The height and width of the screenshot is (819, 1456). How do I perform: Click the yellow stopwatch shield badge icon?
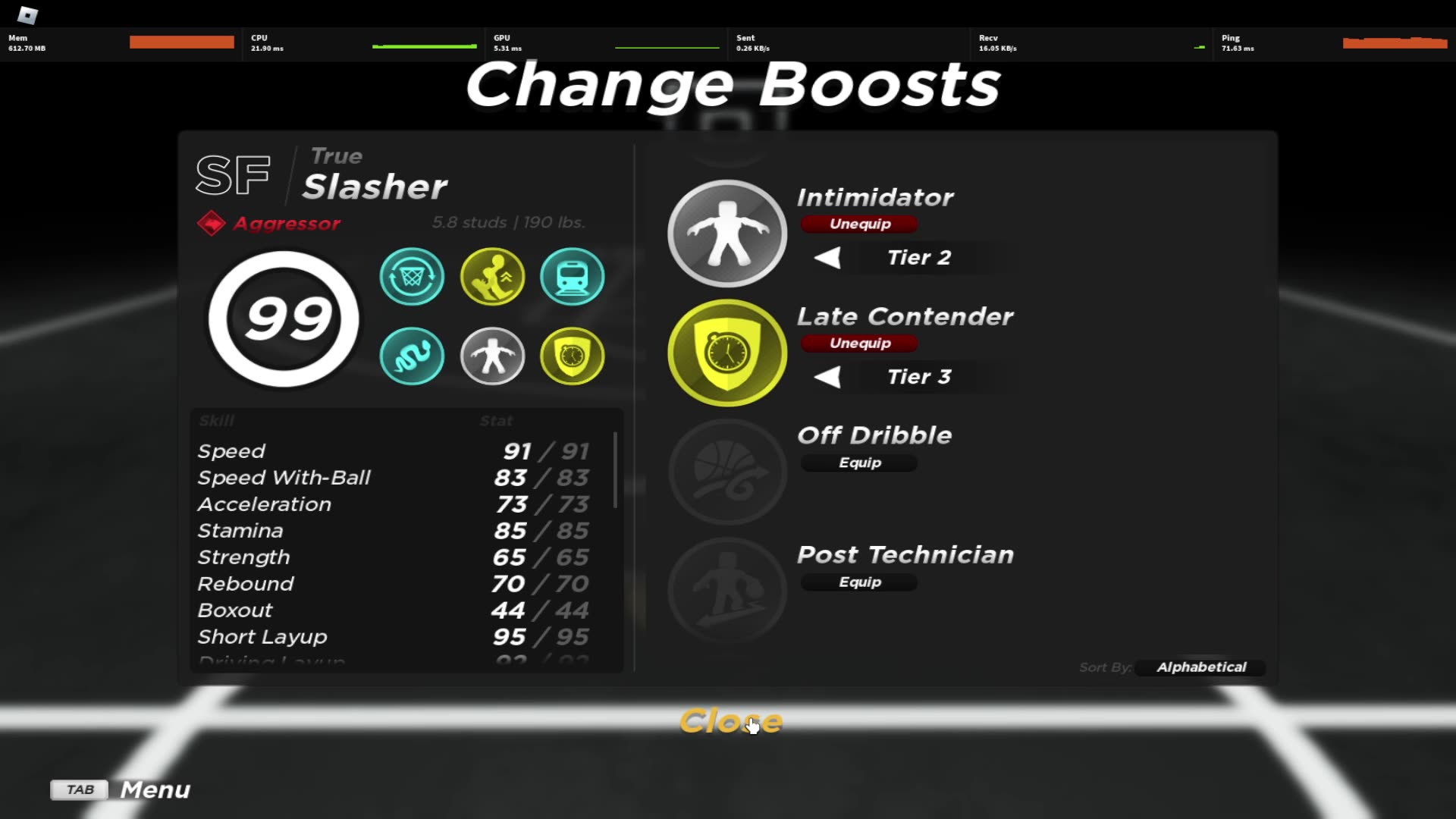point(573,356)
